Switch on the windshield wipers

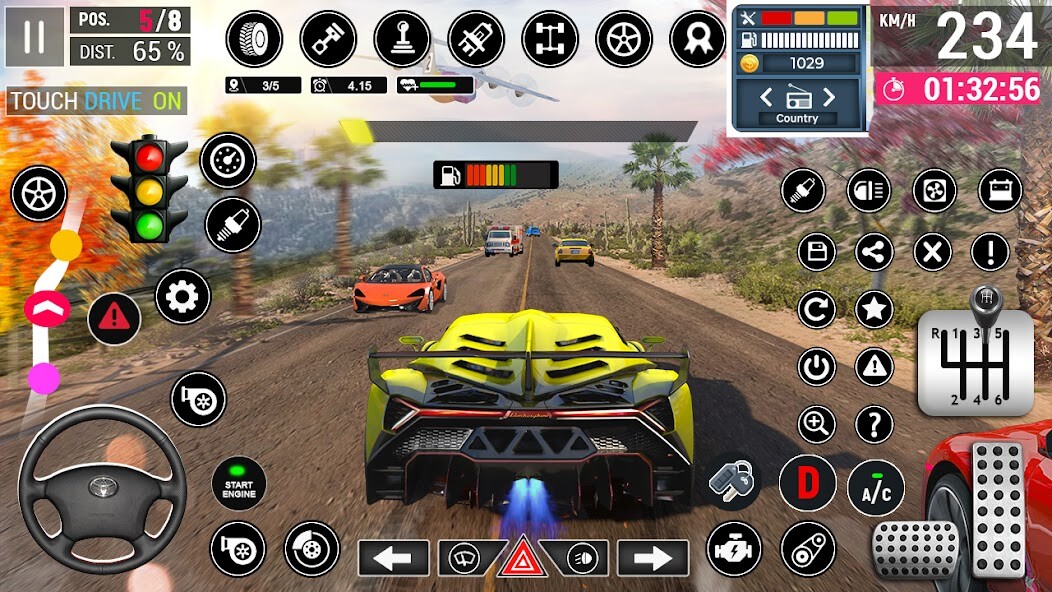pos(463,557)
